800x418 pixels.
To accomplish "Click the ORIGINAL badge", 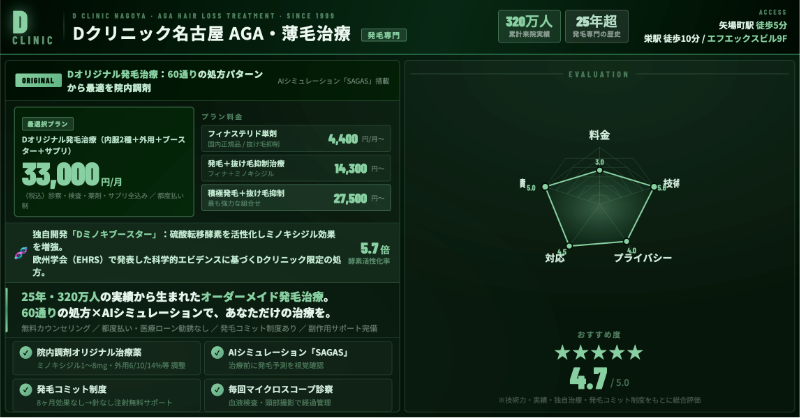I will point(38,81).
